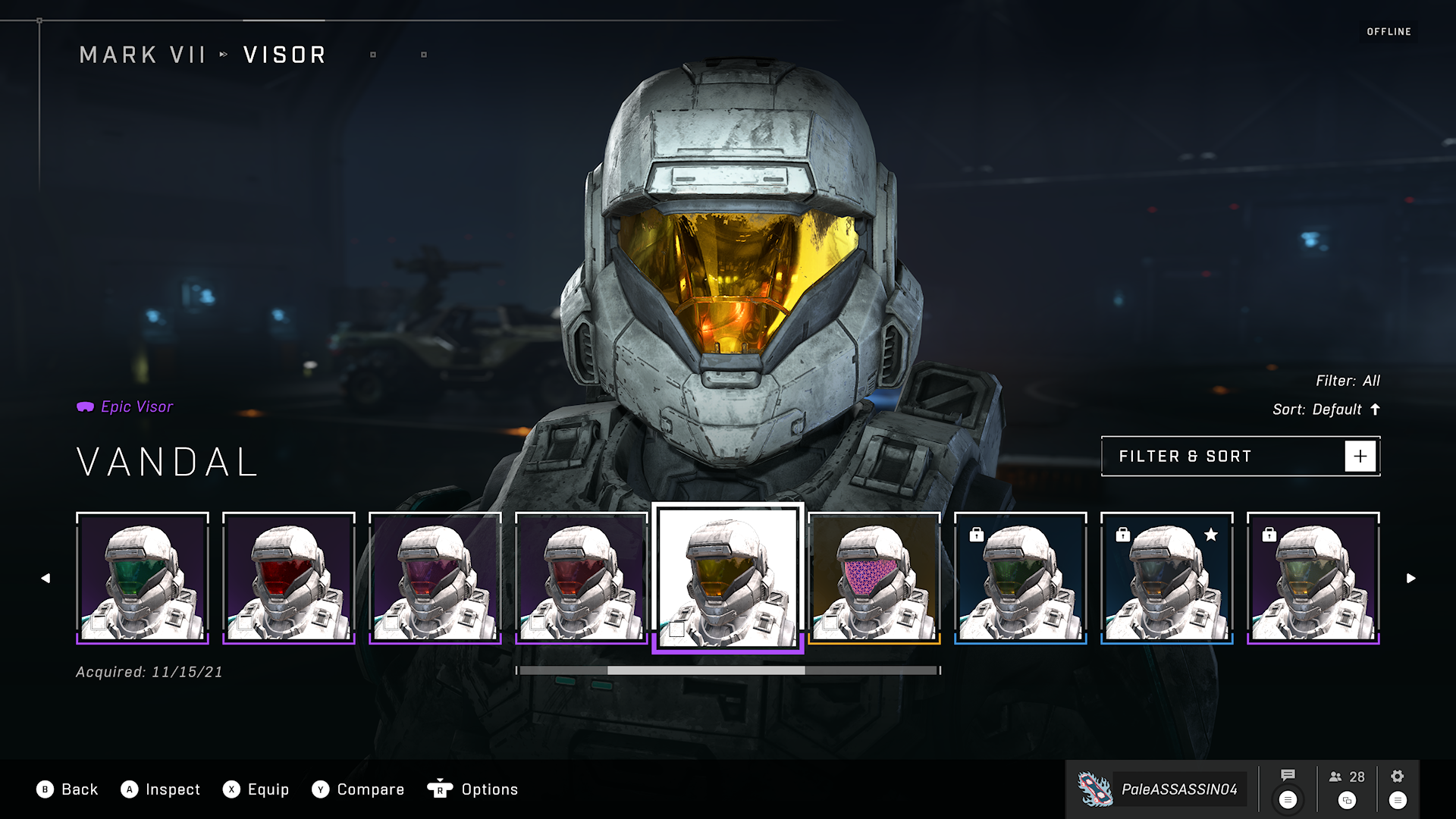Pick the pink patterned visor on gold background

(874, 578)
